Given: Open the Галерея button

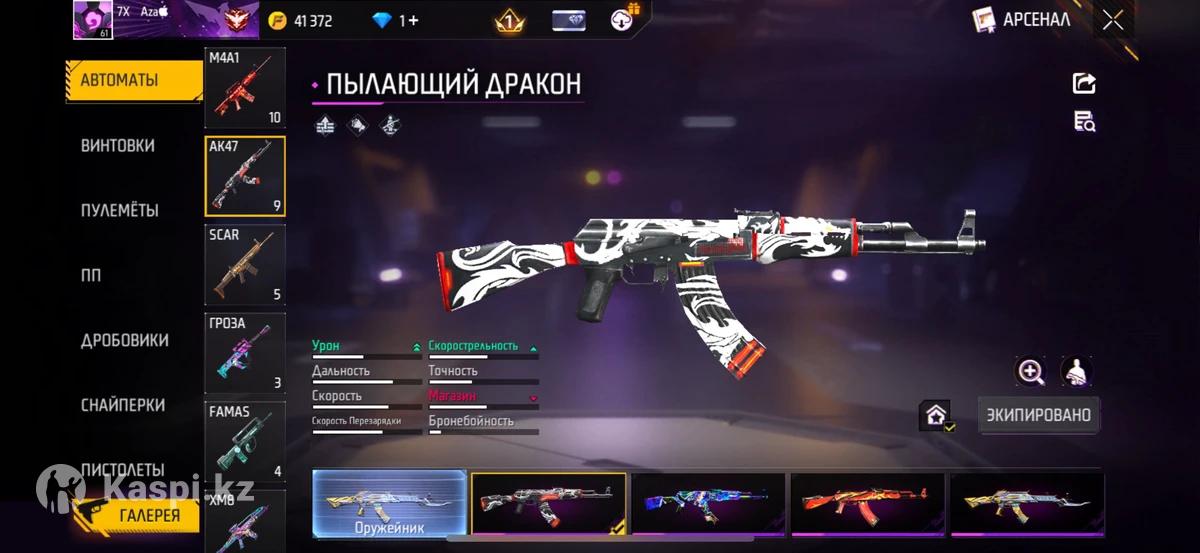Looking at the screenshot, I should (137, 515).
